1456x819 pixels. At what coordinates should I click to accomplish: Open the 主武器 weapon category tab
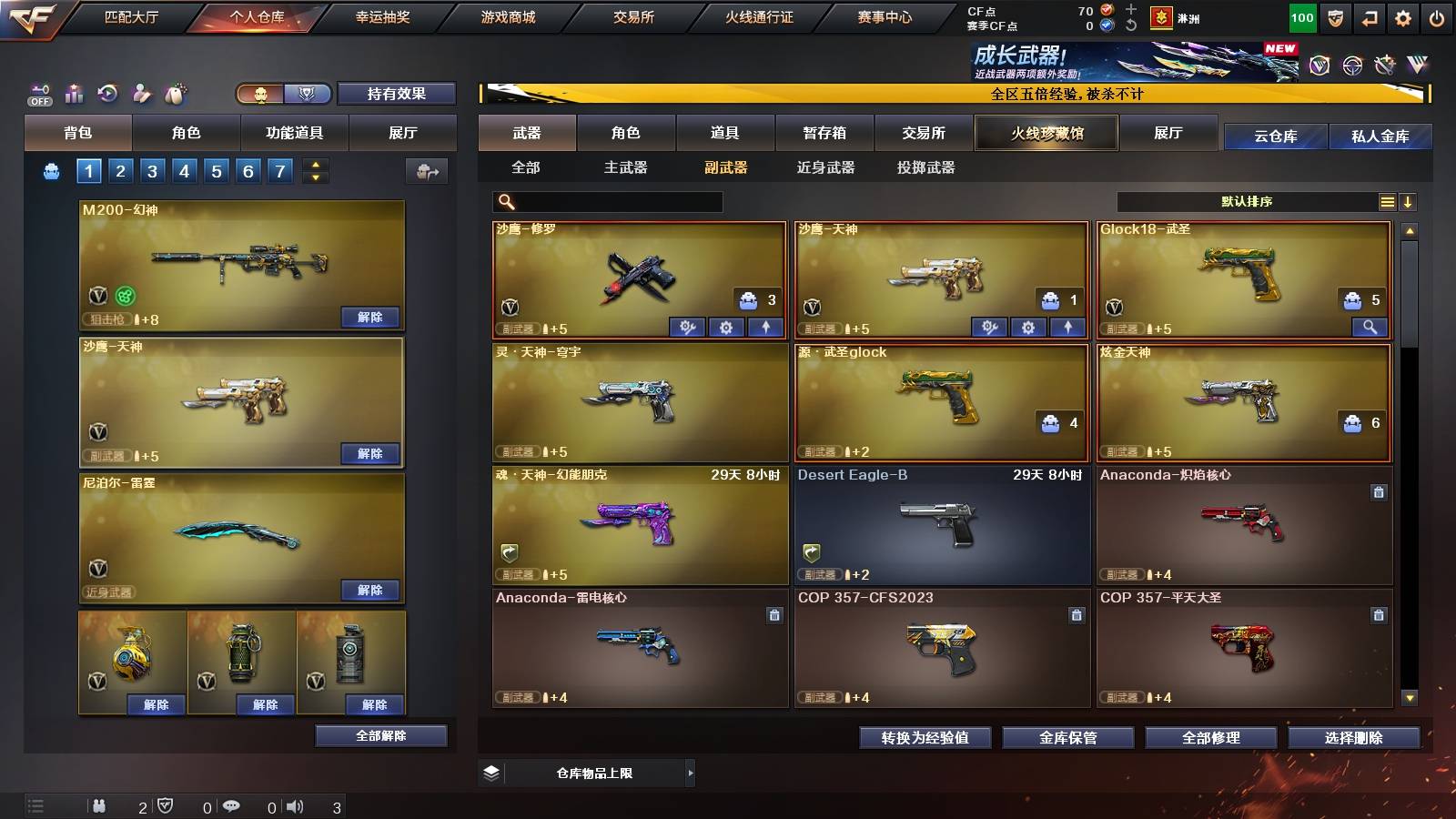(x=628, y=167)
